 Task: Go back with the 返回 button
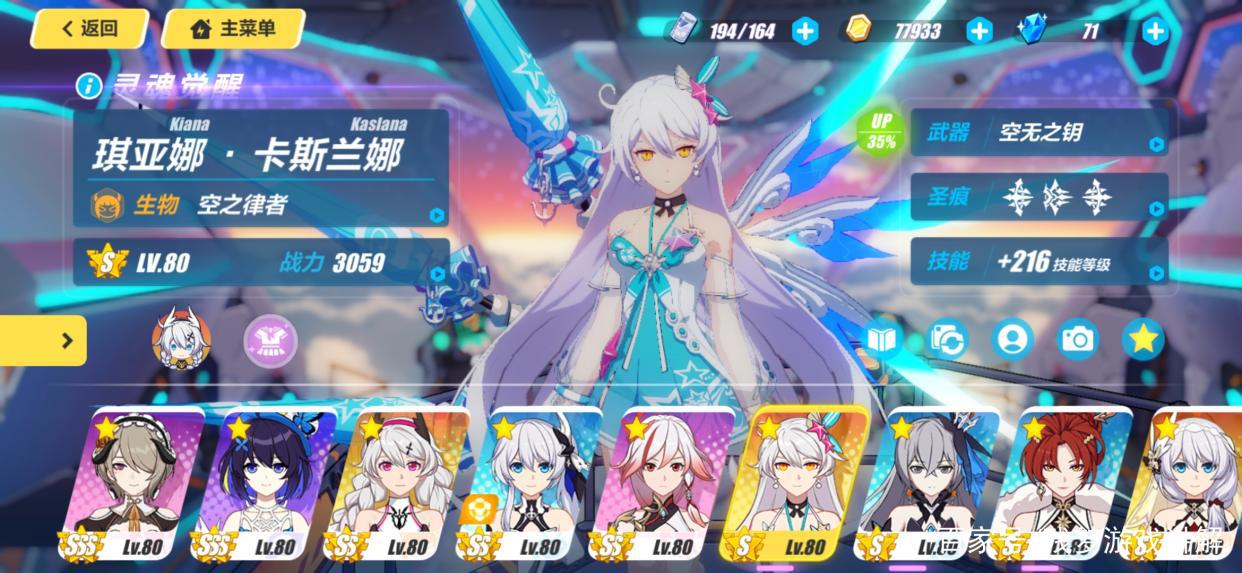(x=88, y=28)
